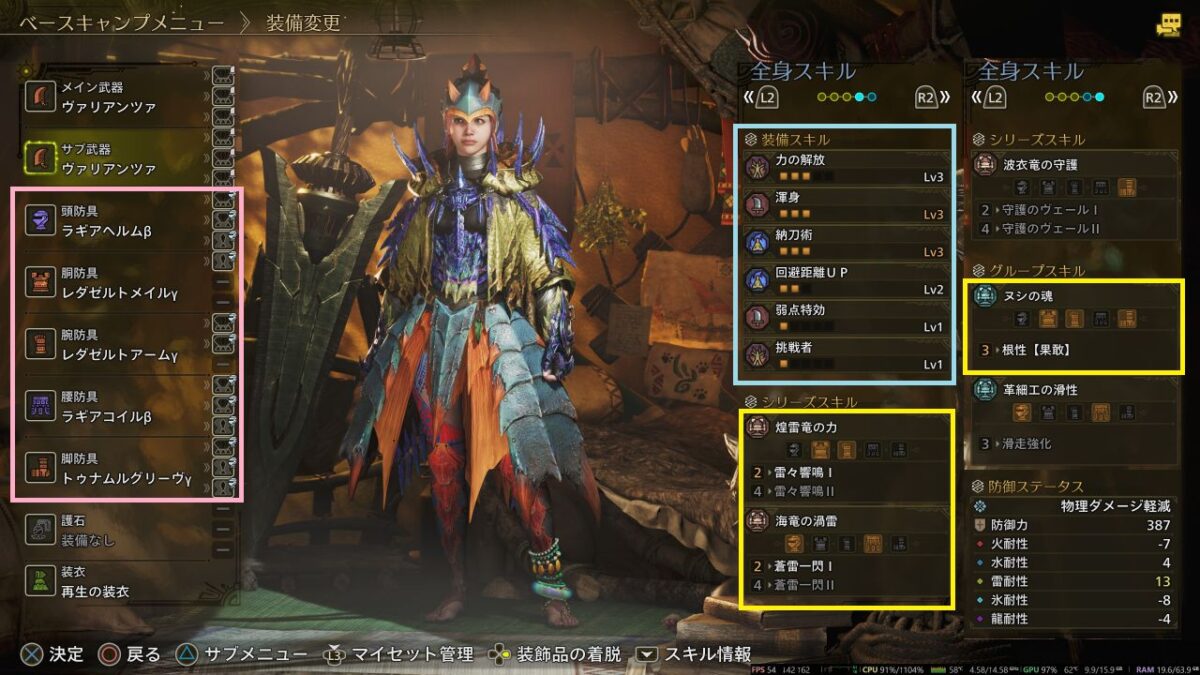Select the サブ武器 ヴァリアンツァ slot
This screenshot has height=675, width=1200.
[x=117, y=159]
